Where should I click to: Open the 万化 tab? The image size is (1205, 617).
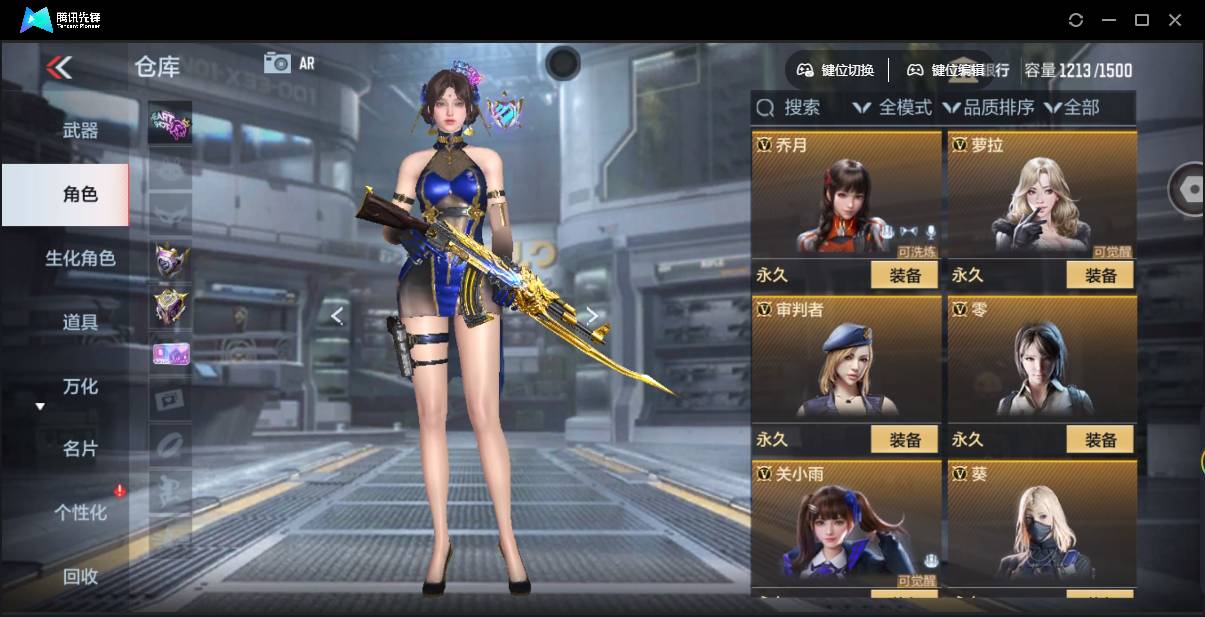(80, 386)
